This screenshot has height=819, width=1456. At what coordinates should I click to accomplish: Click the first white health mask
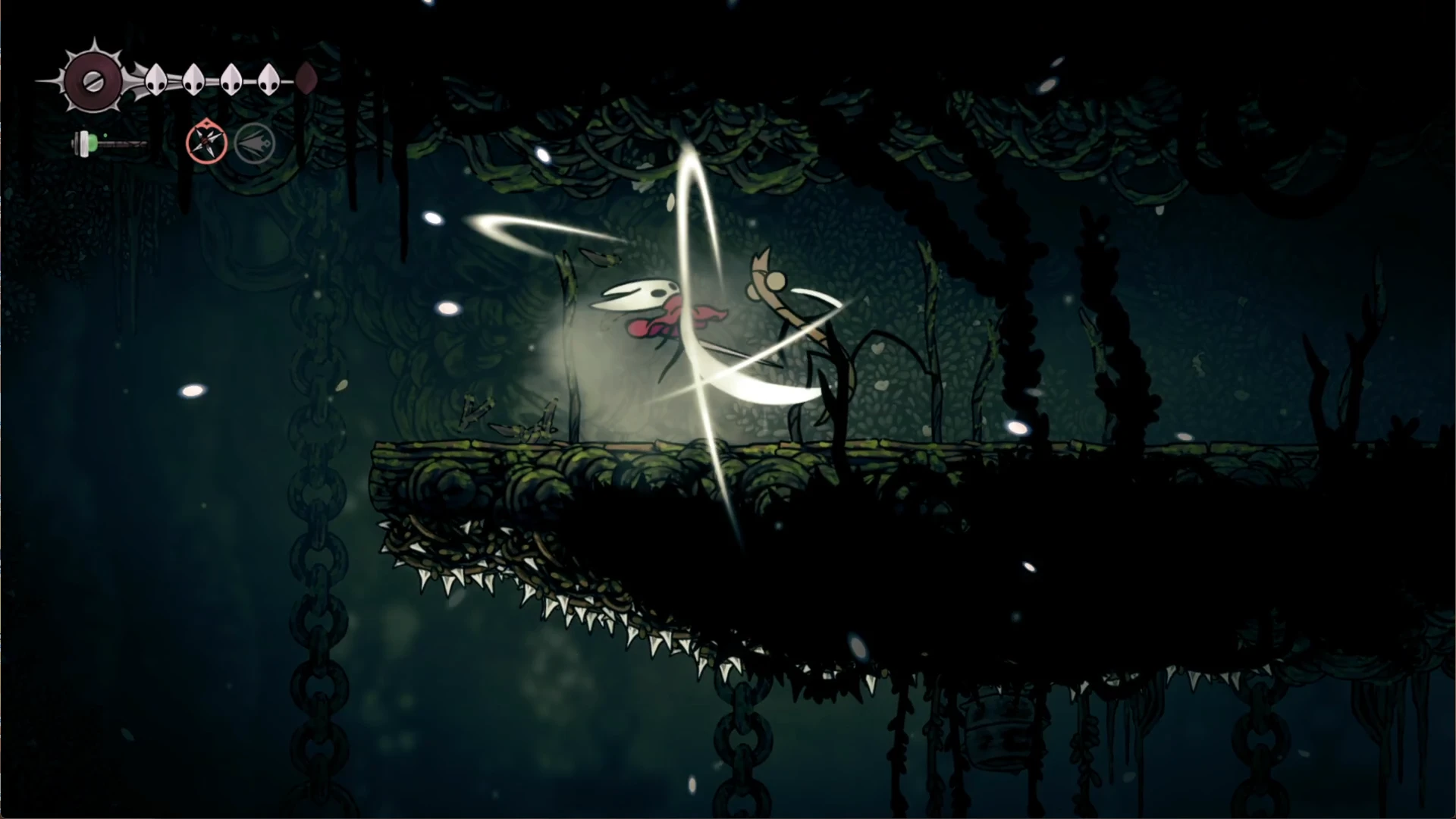(x=155, y=79)
